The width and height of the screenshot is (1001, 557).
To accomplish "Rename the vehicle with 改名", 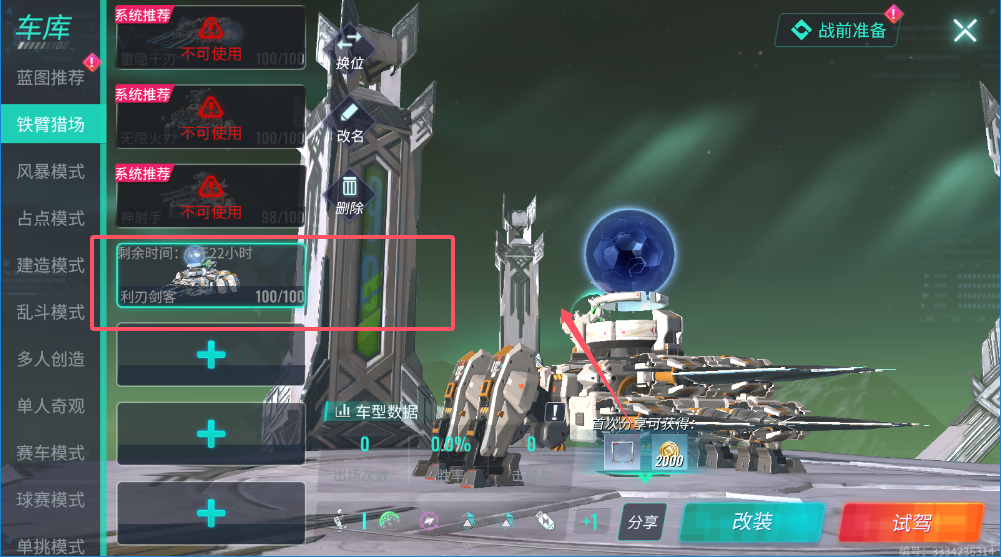I will 350,120.
